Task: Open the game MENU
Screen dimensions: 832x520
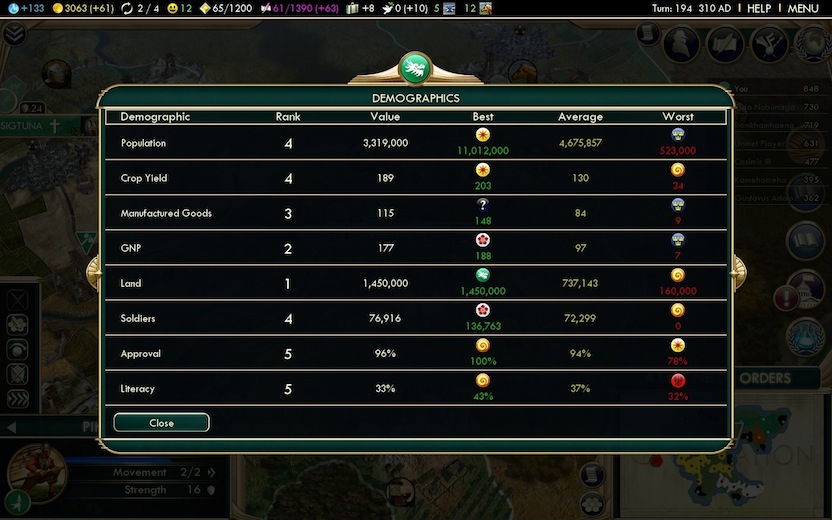Action: [x=803, y=8]
